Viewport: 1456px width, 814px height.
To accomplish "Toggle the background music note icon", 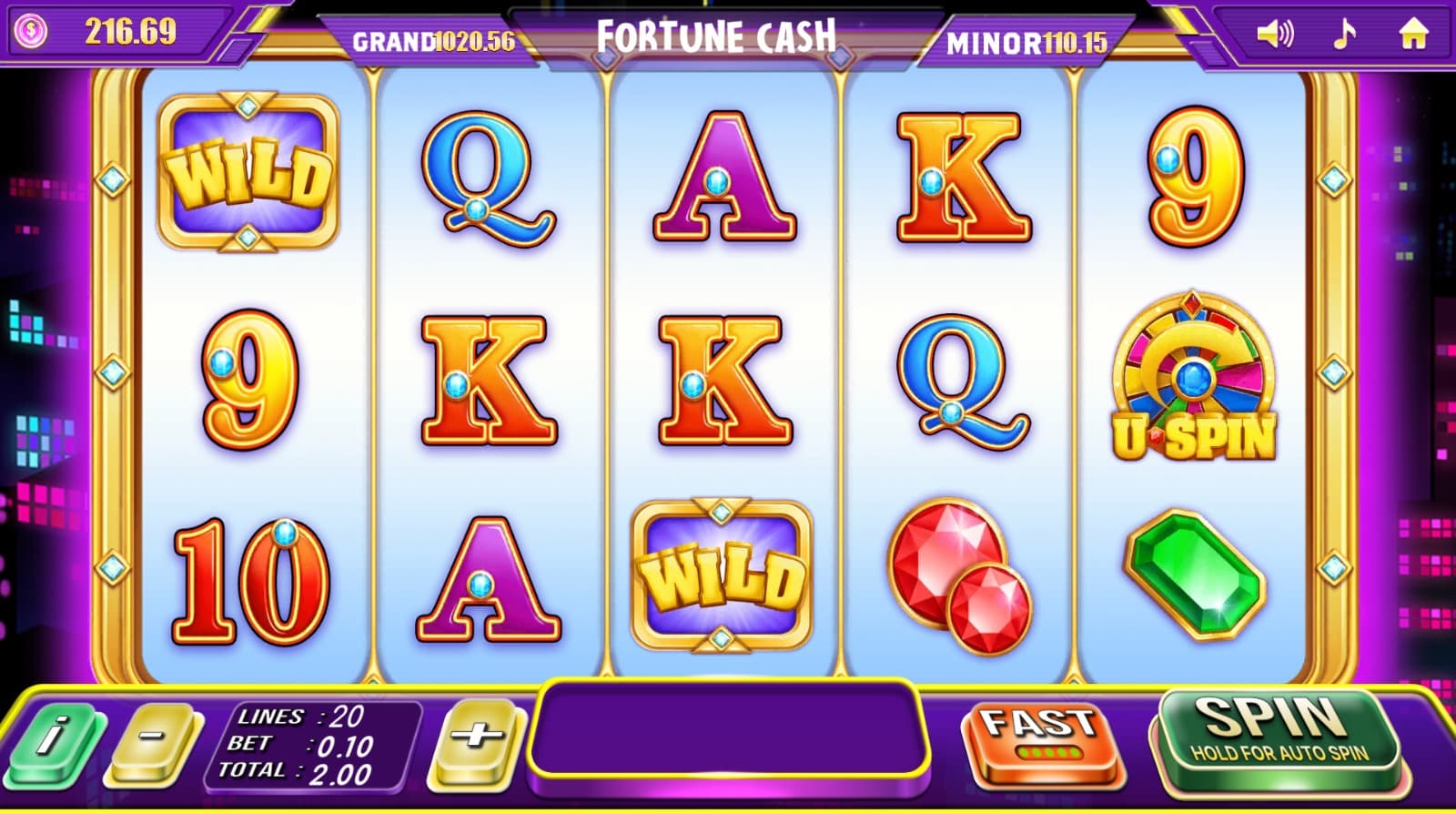I will tap(1344, 35).
